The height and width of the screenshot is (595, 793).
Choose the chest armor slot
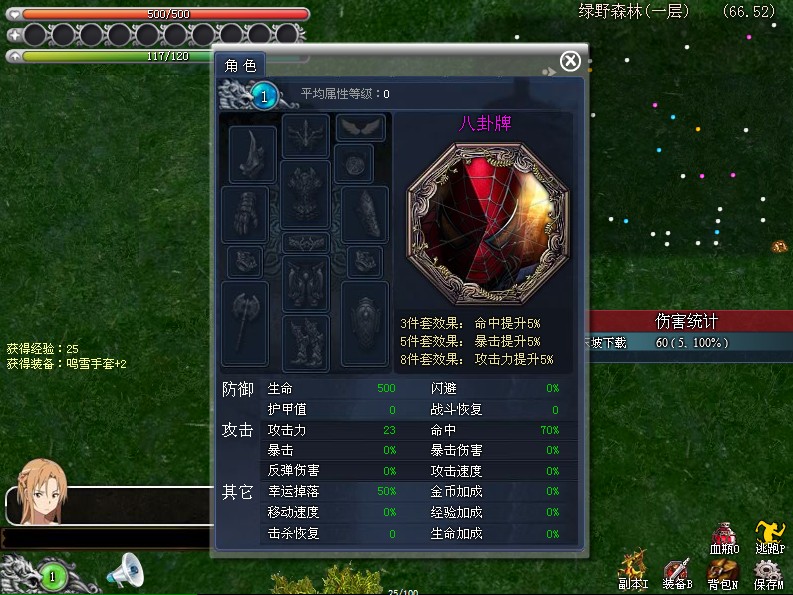point(305,194)
